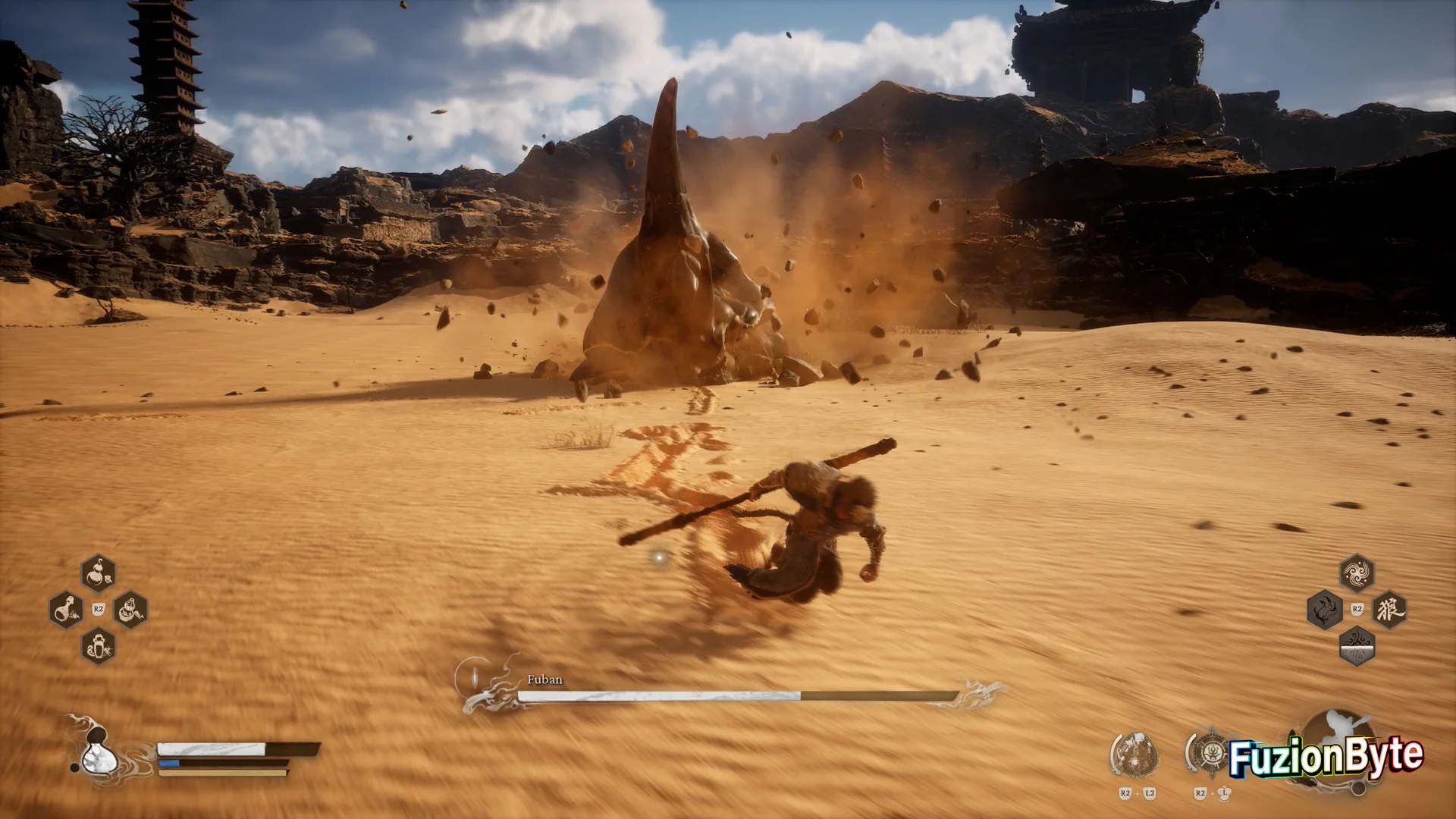Trigger the wolf character transformation spell
1456x819 pixels.
pyautogui.click(x=1389, y=610)
